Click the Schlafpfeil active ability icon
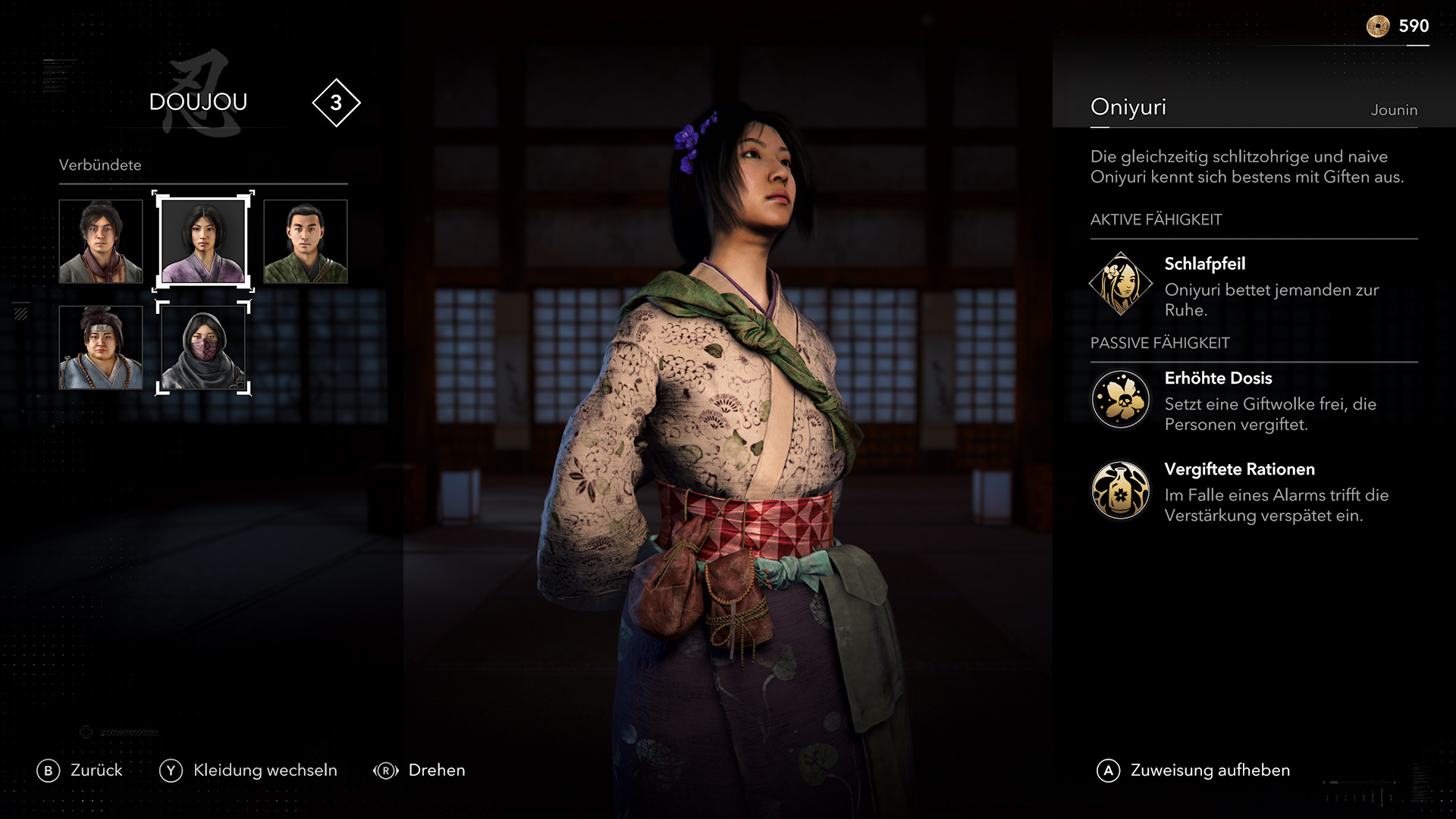Viewport: 1456px width, 819px height. (1120, 284)
